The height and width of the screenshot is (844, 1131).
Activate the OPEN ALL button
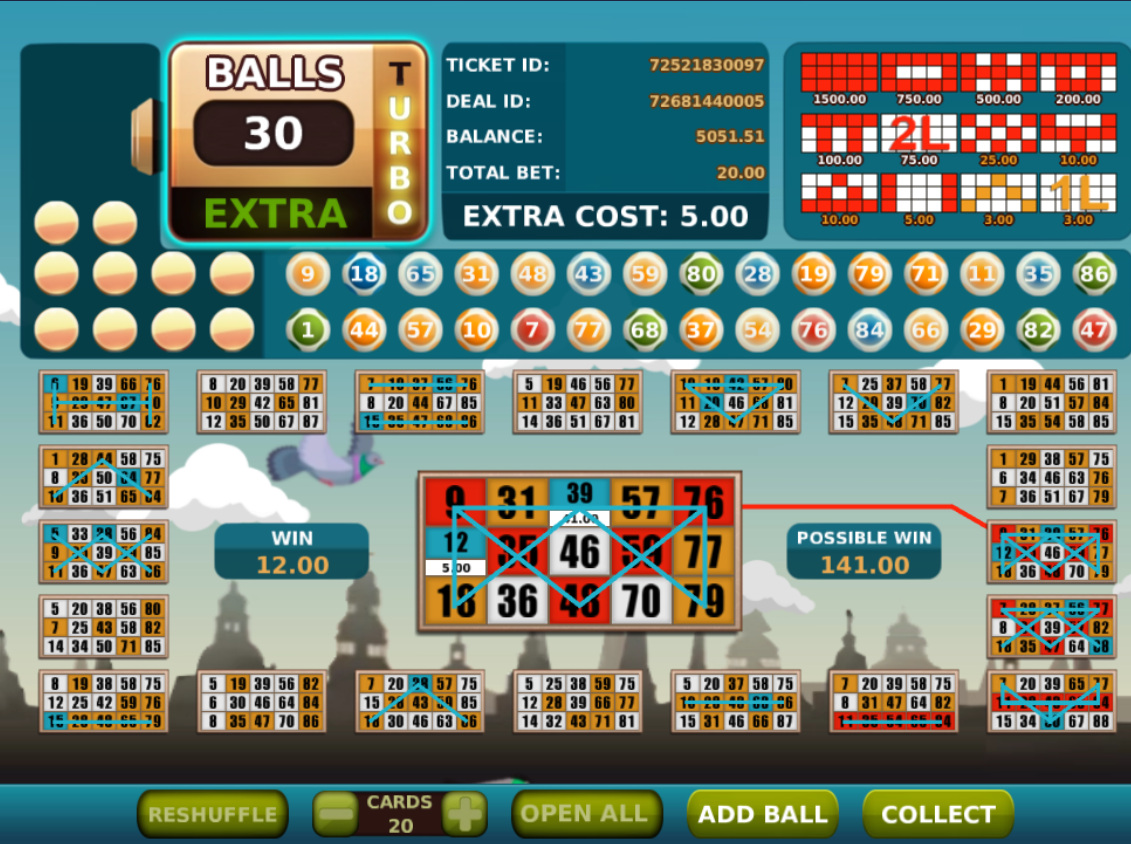(x=586, y=814)
